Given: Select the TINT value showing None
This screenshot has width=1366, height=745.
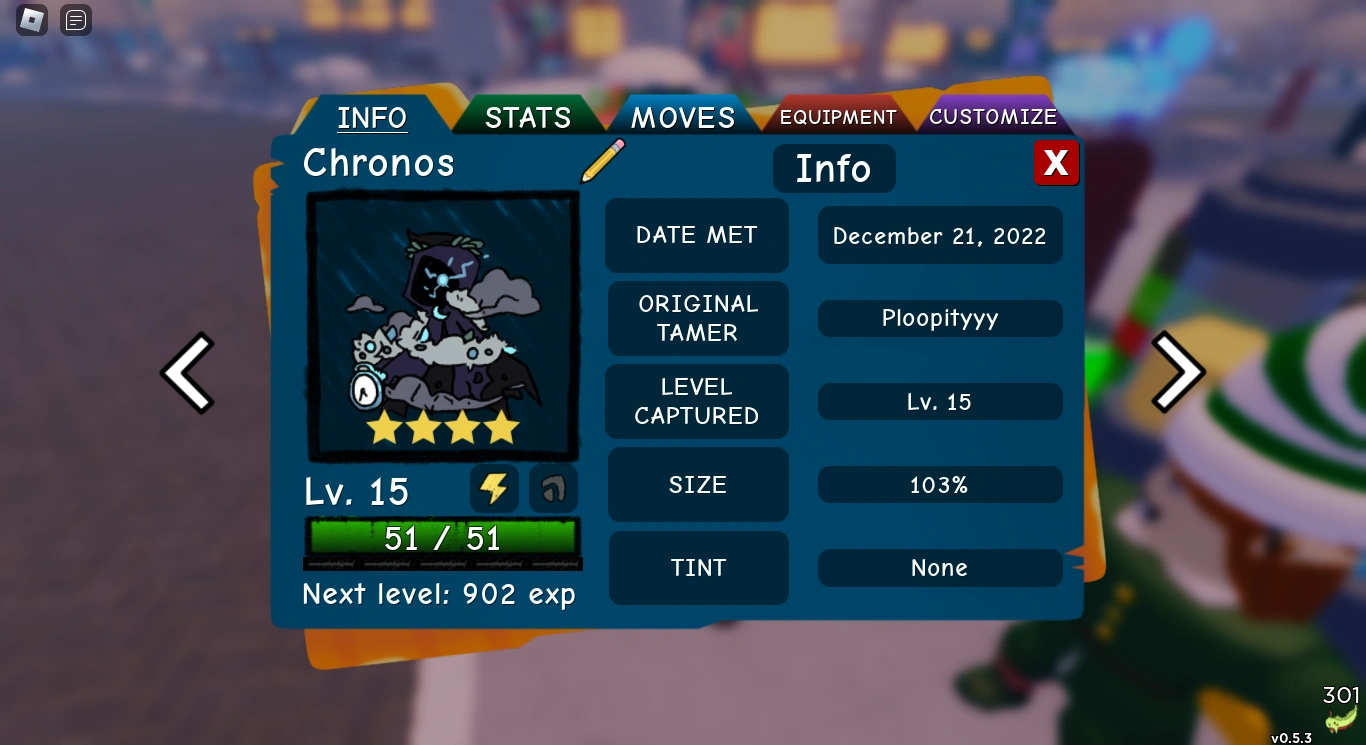Looking at the screenshot, I should click(939, 568).
